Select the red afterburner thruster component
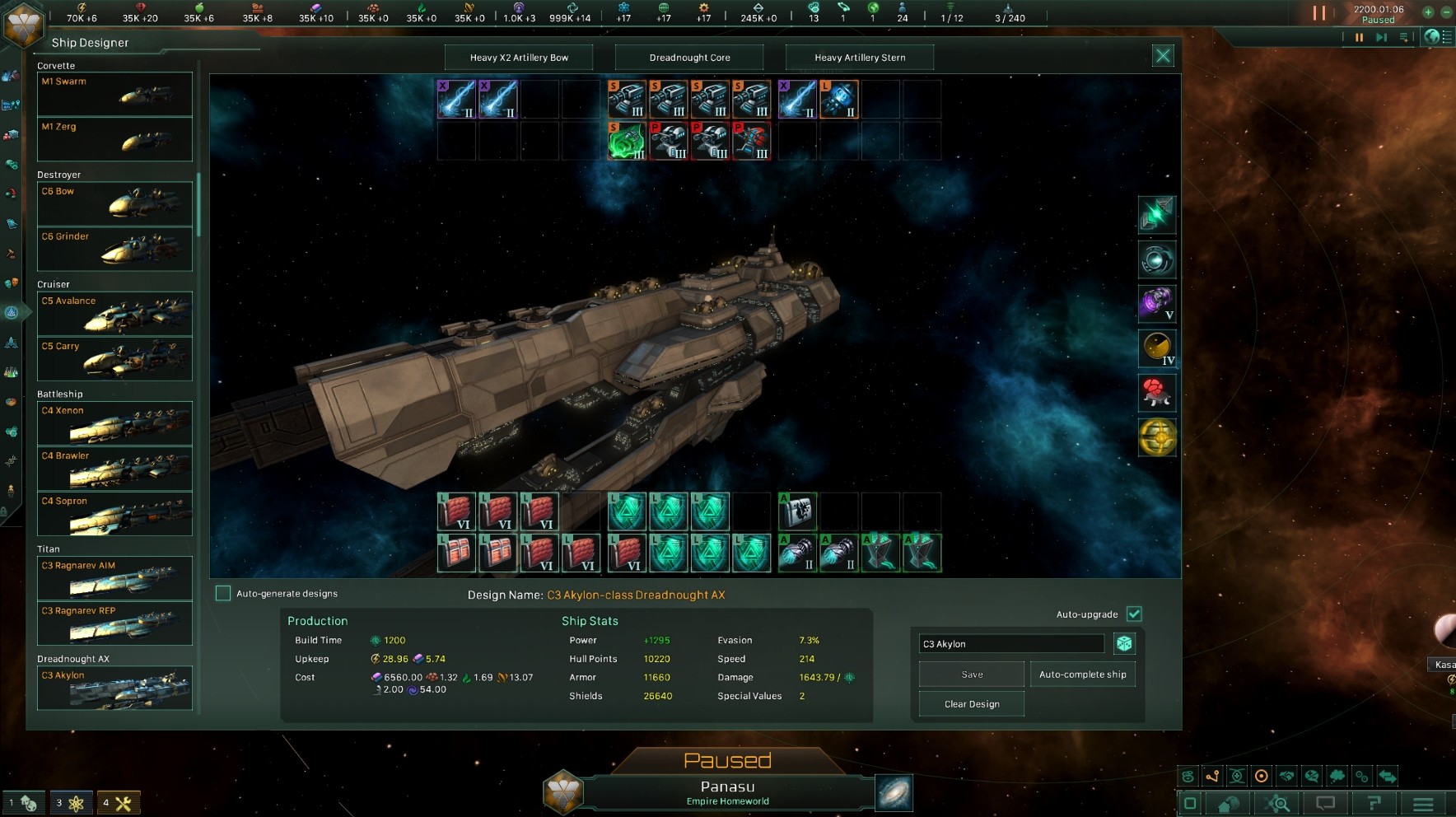This screenshot has width=1456, height=817. [1156, 393]
